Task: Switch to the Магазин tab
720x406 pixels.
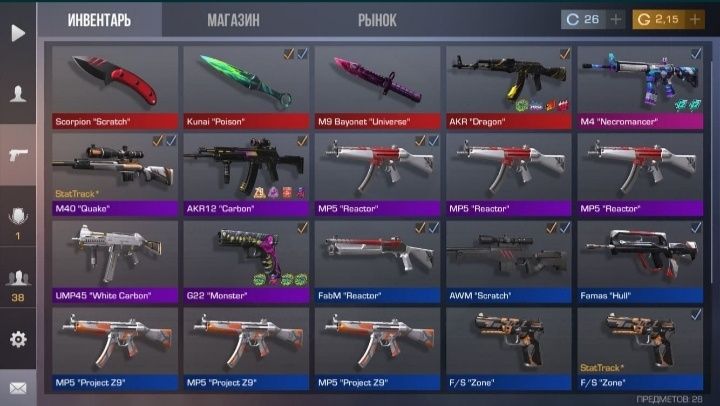Action: 233,20
